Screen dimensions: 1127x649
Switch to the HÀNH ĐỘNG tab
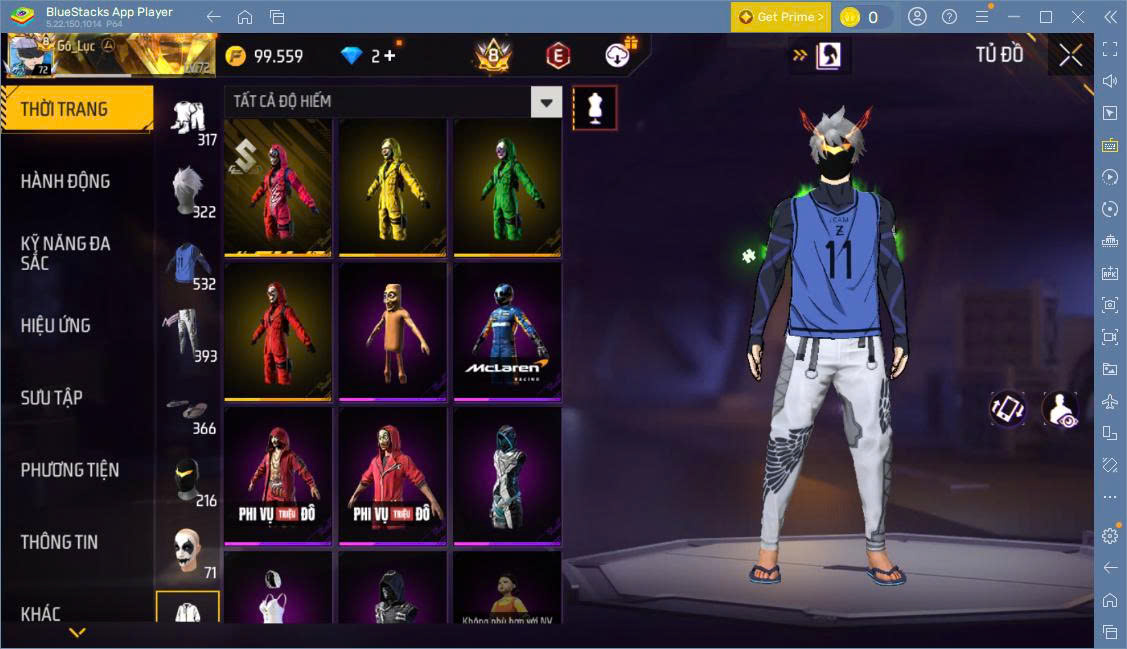(66, 181)
